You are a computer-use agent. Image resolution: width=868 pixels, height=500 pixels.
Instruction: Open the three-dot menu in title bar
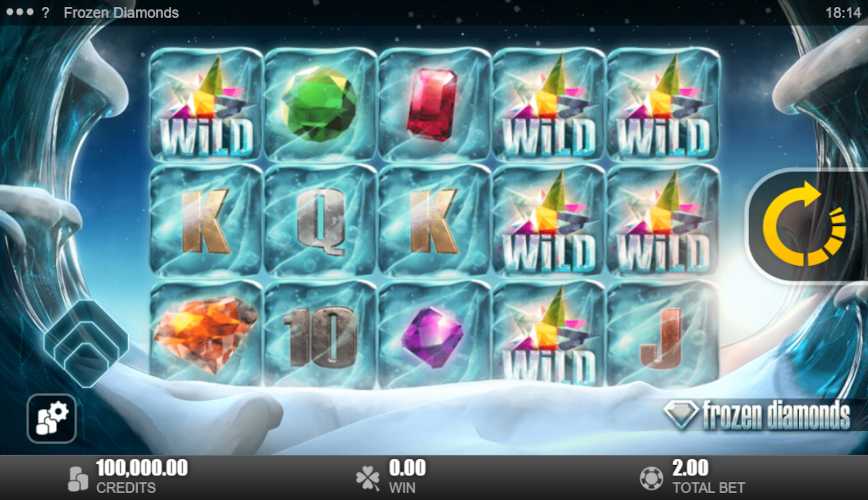click(x=18, y=13)
